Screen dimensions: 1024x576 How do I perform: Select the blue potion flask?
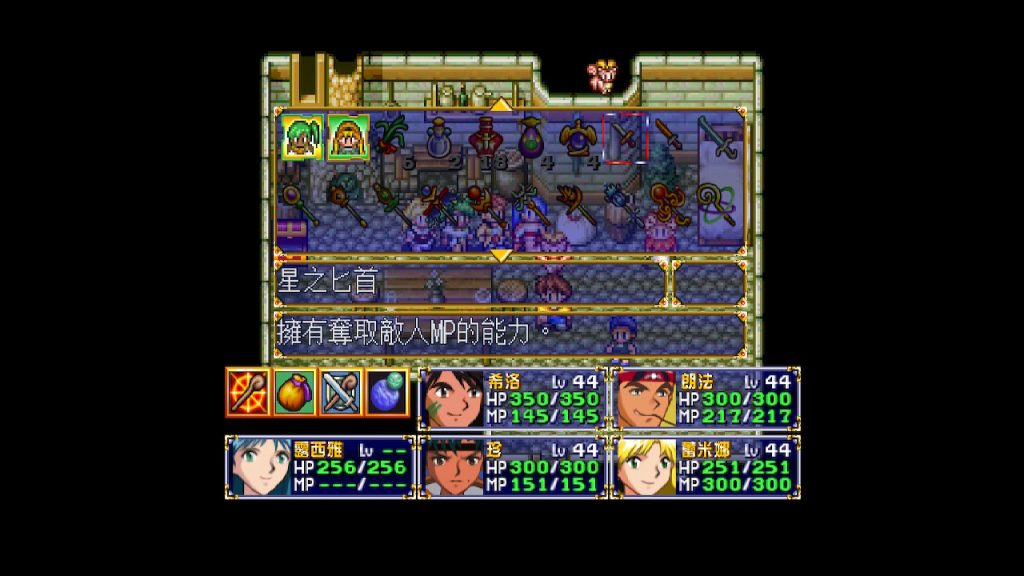[x=440, y=136]
